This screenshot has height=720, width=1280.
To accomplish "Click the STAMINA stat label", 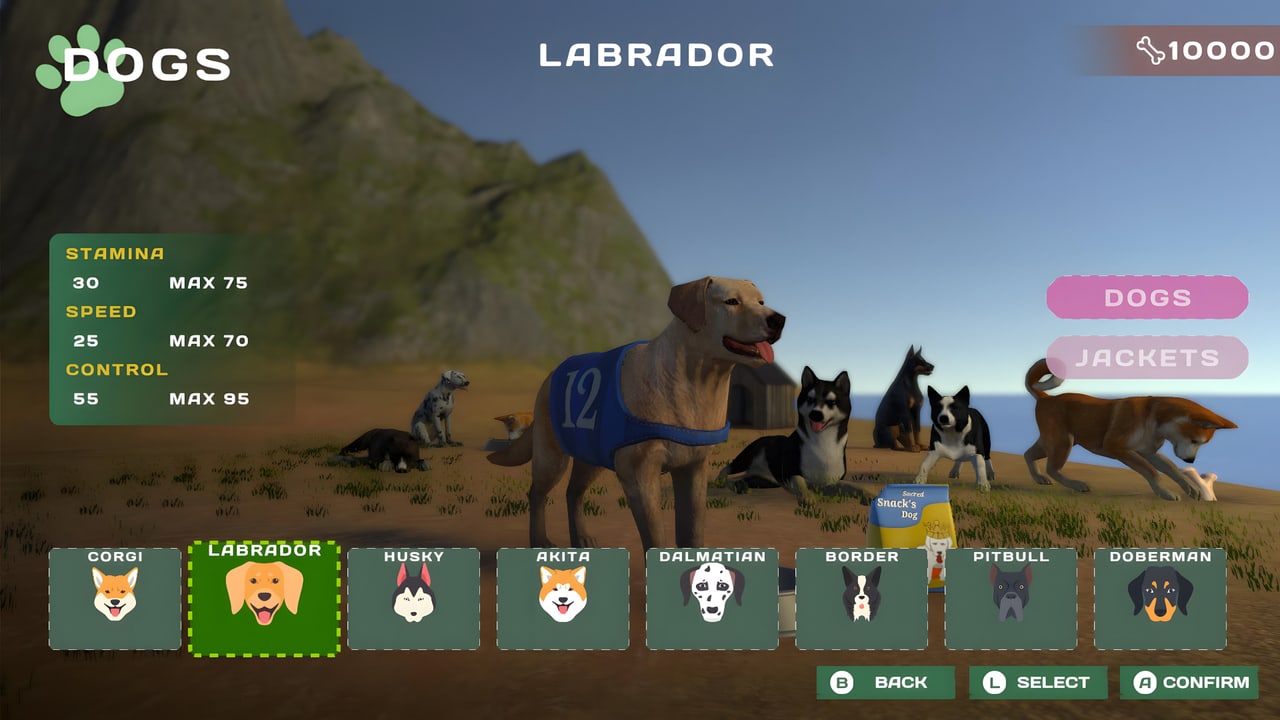I will [x=114, y=253].
